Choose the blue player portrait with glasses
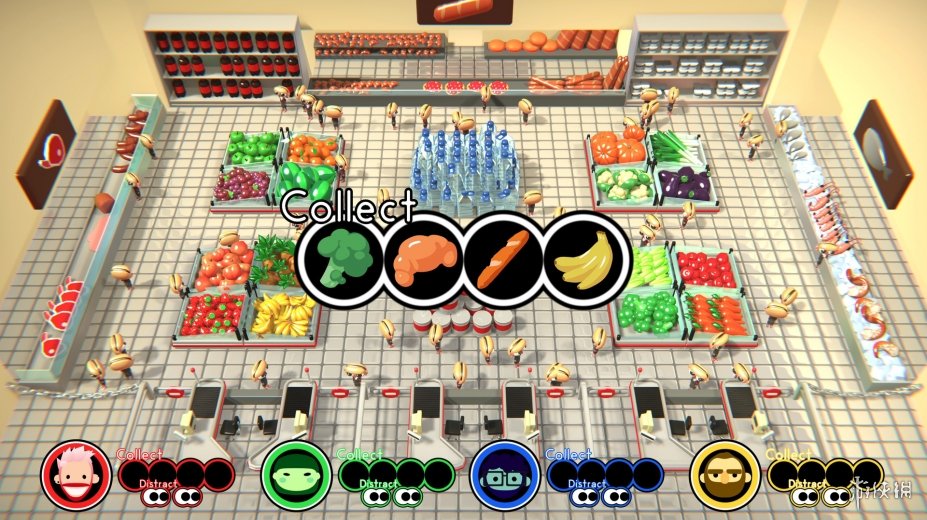The width and height of the screenshot is (927, 520). [x=505, y=476]
